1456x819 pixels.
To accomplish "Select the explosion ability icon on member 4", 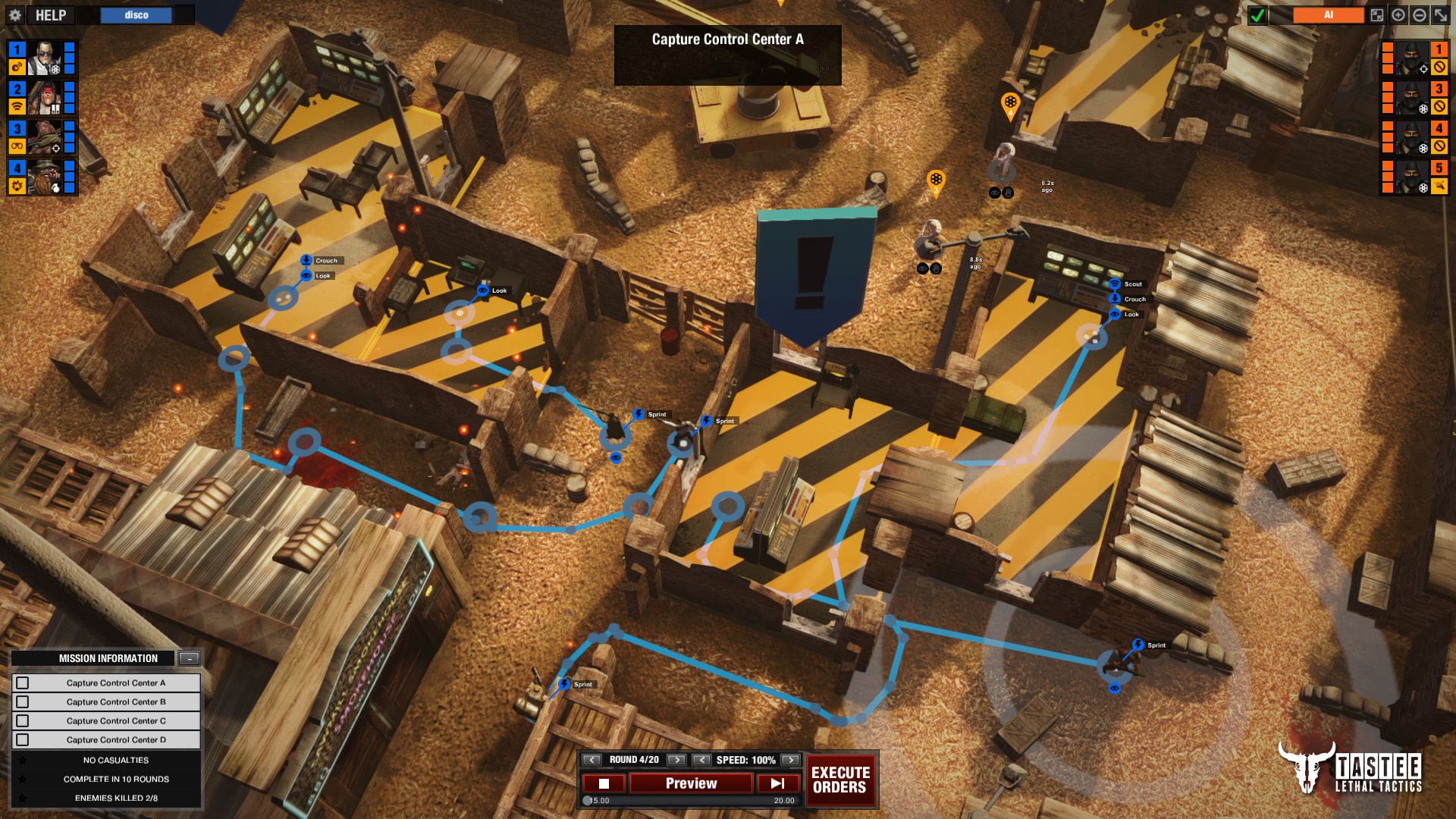I will (16, 186).
